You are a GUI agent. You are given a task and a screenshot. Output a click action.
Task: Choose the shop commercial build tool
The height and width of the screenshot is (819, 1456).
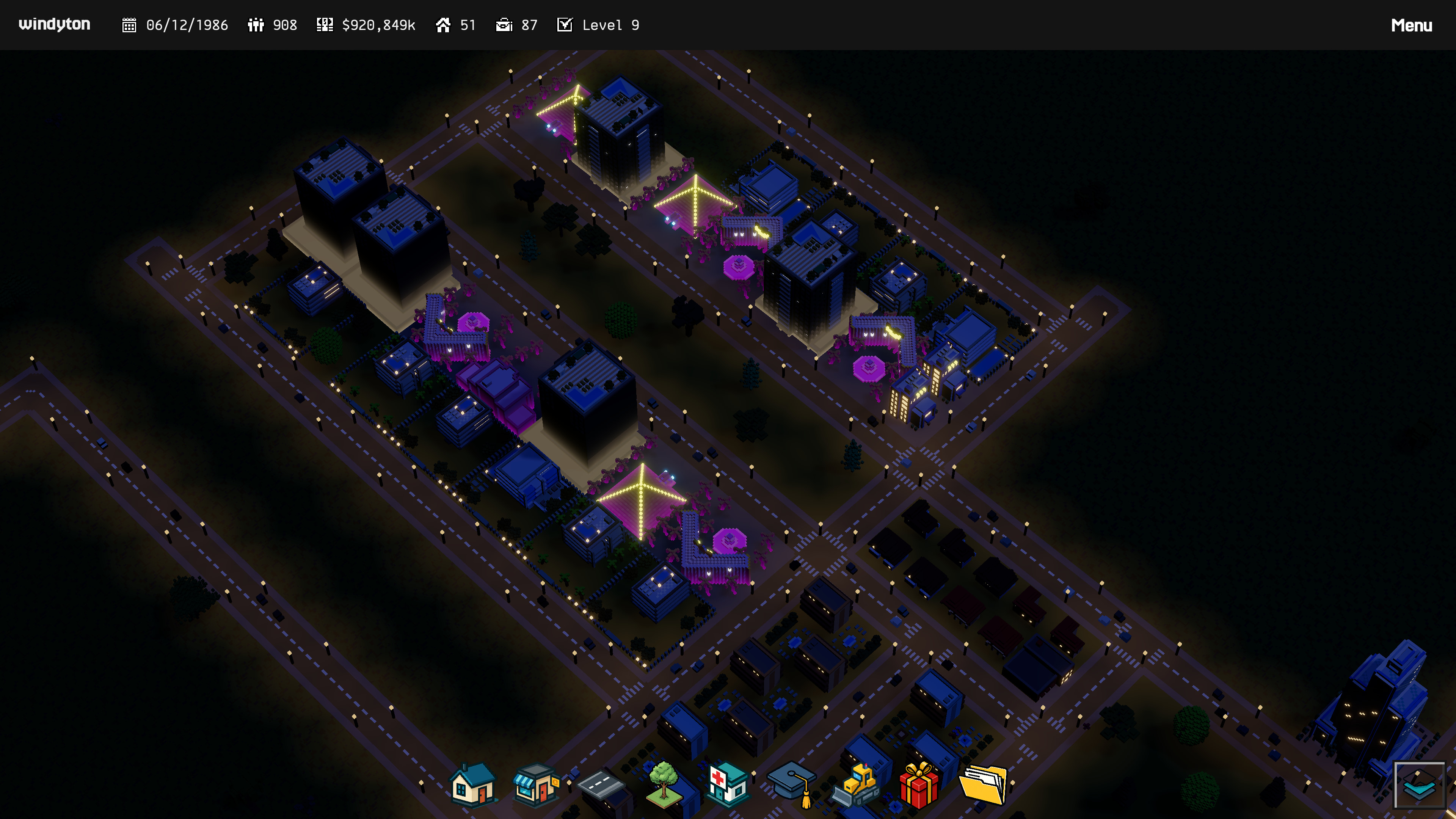pos(536,784)
